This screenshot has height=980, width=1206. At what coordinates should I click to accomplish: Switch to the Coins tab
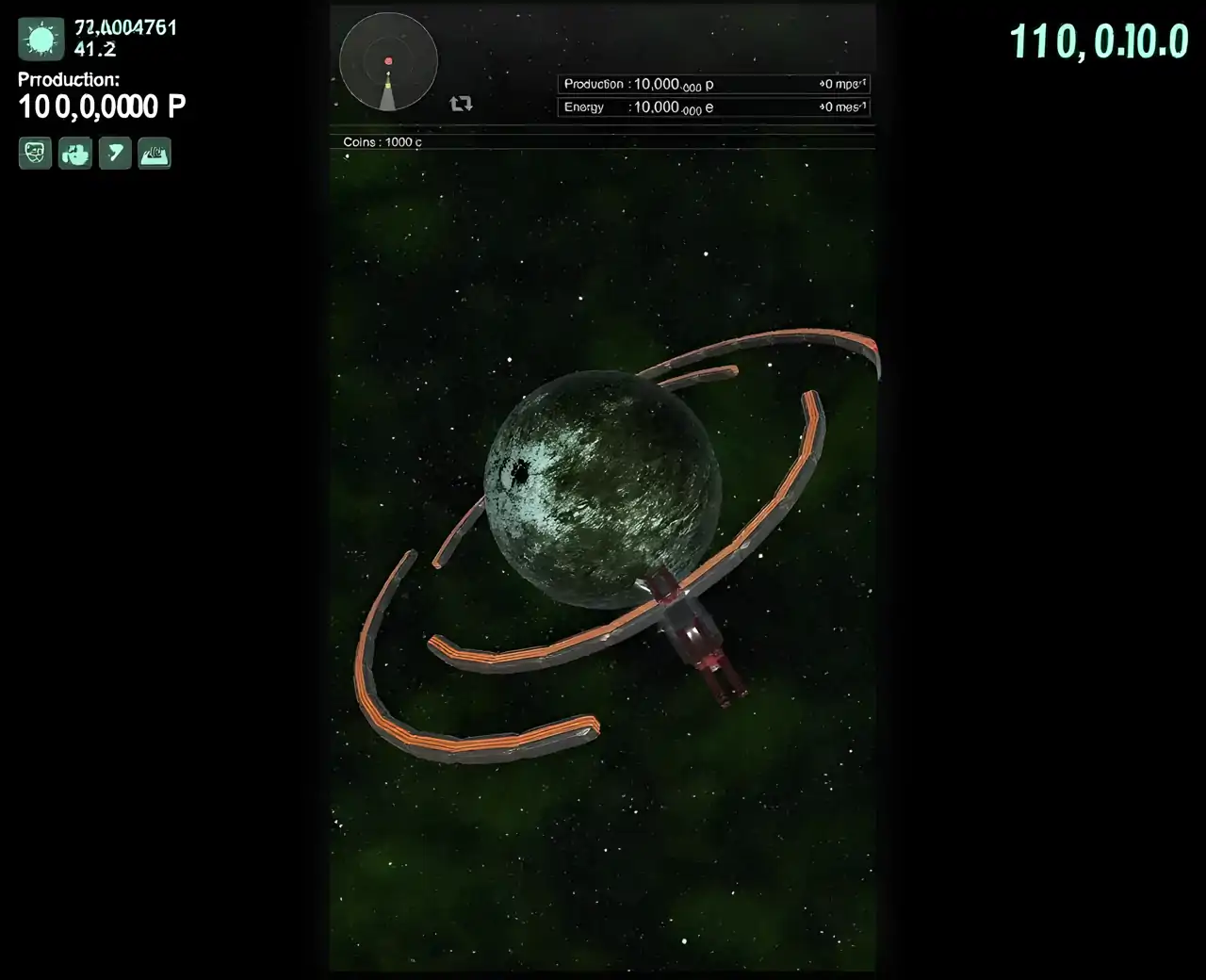381,141
